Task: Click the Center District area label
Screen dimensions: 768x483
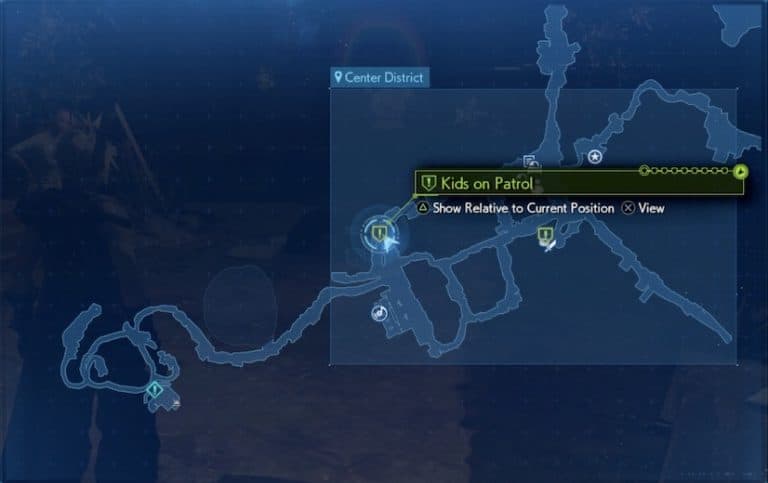Action: (x=380, y=77)
